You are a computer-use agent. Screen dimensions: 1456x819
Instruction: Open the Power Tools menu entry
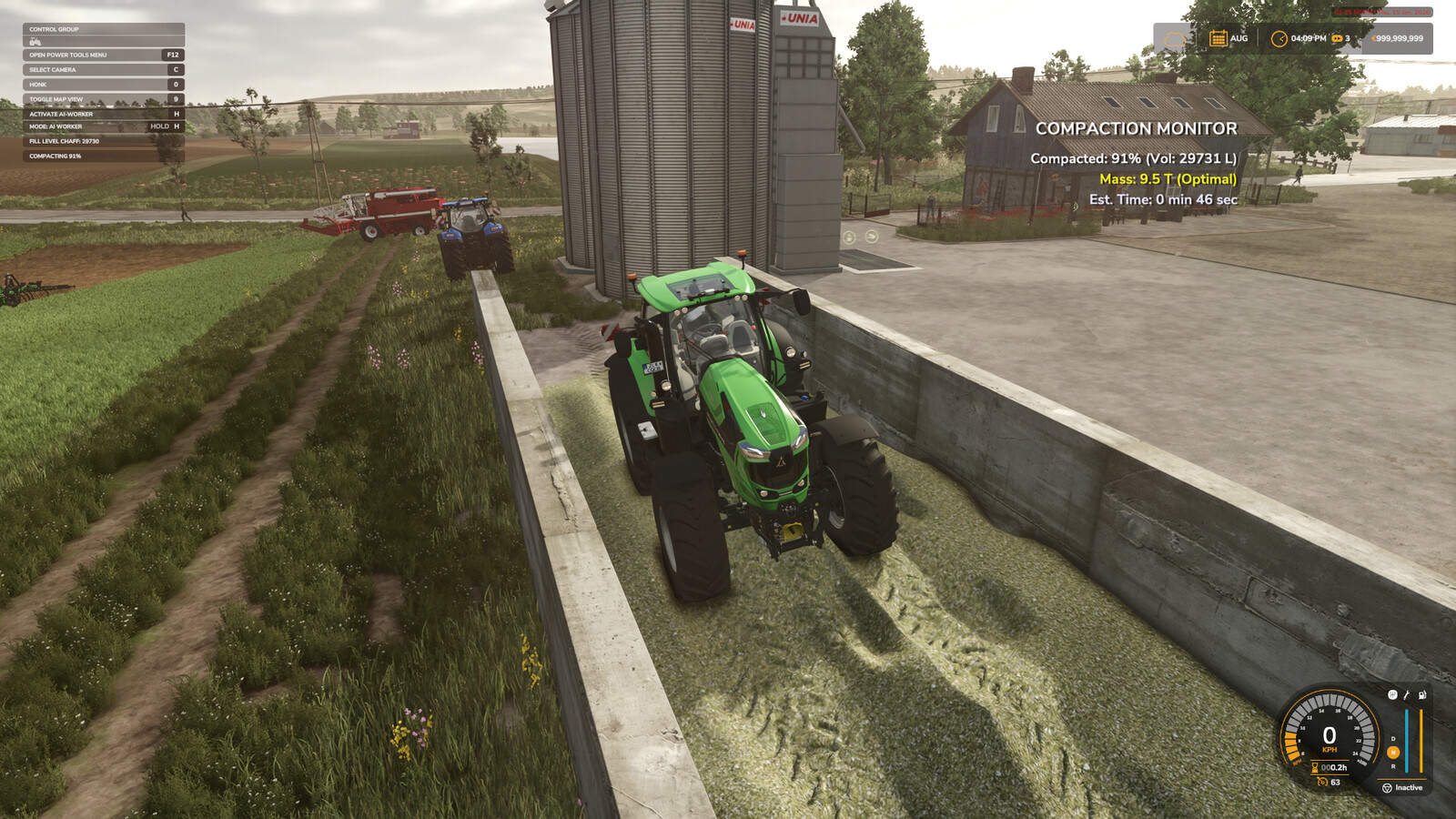[x=68, y=55]
